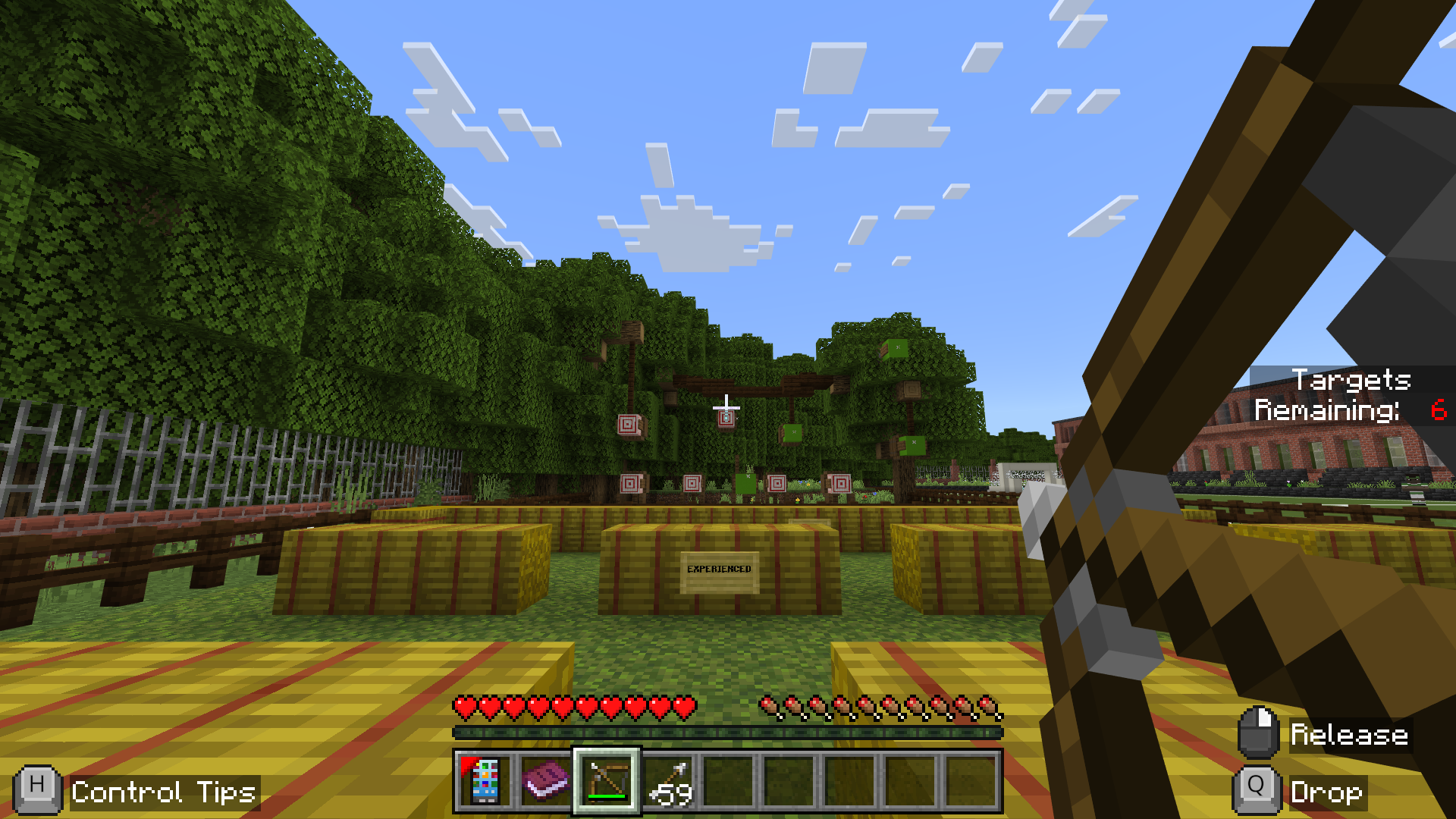Viewport: 1456px width, 819px height.
Task: Click the enchanted book hotbar item
Action: pyautogui.click(x=545, y=783)
